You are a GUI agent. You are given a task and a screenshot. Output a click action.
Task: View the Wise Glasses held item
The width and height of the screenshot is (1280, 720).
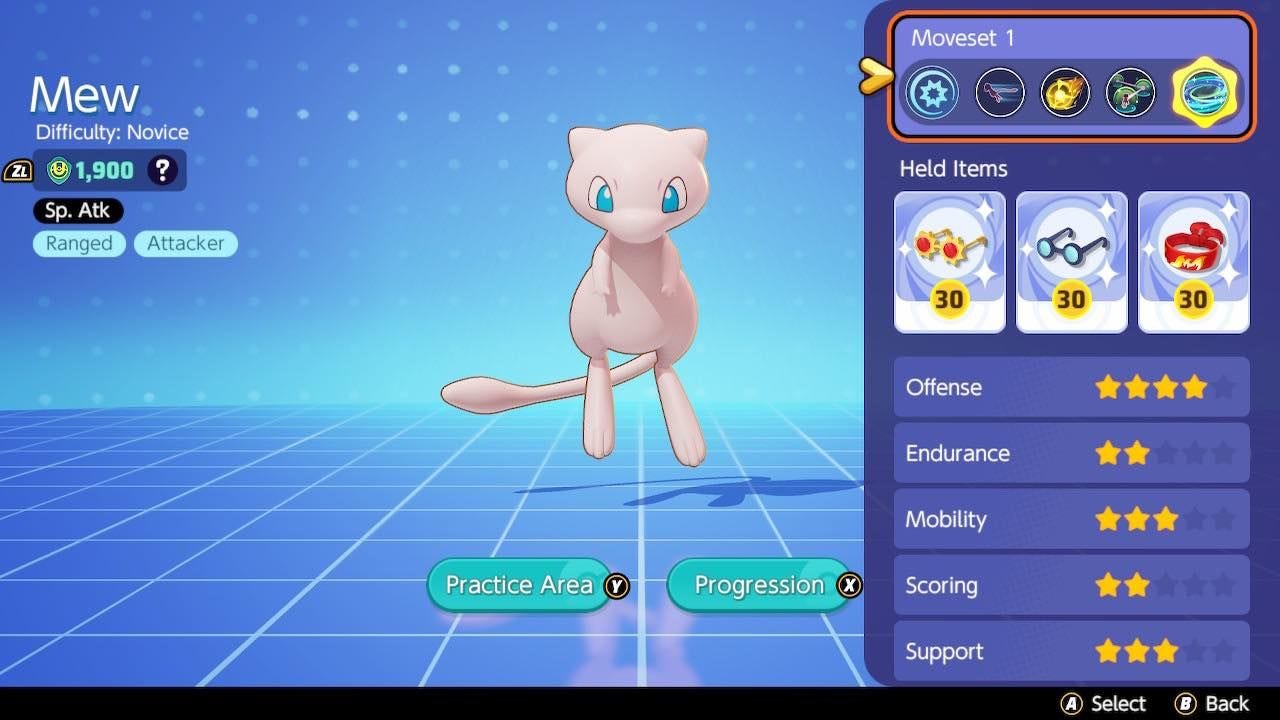click(1071, 260)
